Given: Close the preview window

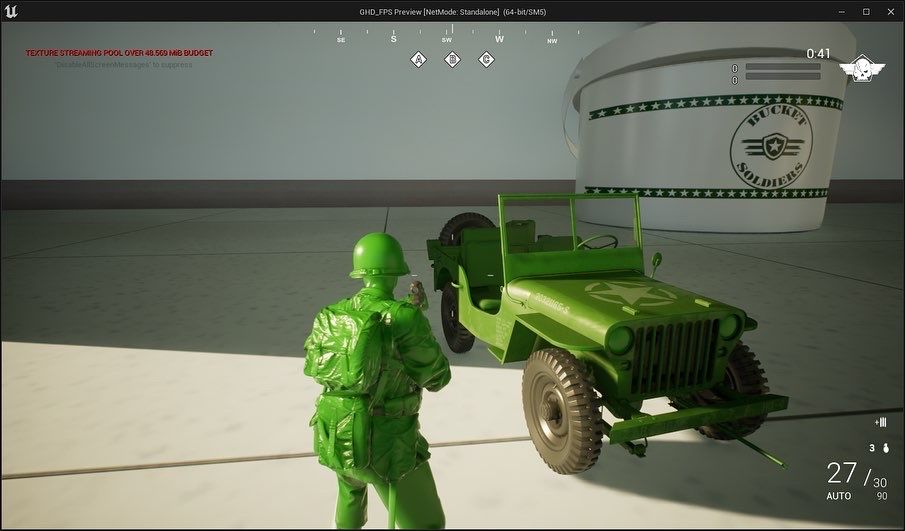Looking at the screenshot, I should click(891, 11).
